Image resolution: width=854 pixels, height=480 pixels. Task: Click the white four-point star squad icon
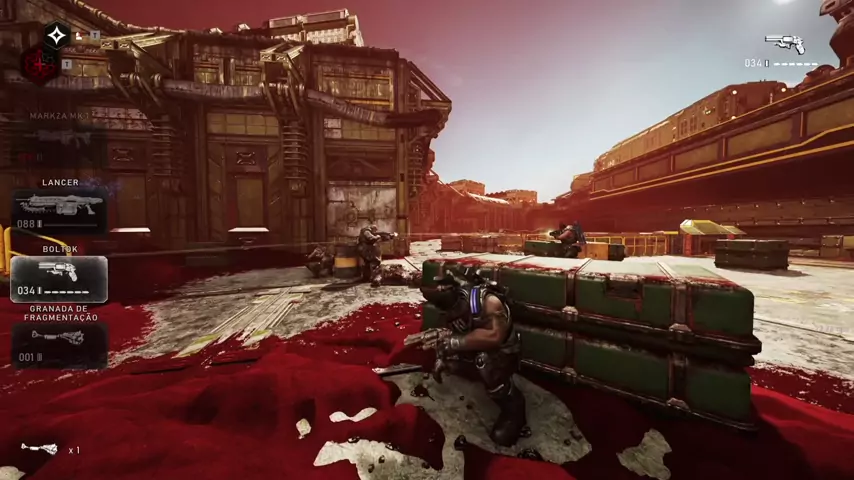point(56,35)
